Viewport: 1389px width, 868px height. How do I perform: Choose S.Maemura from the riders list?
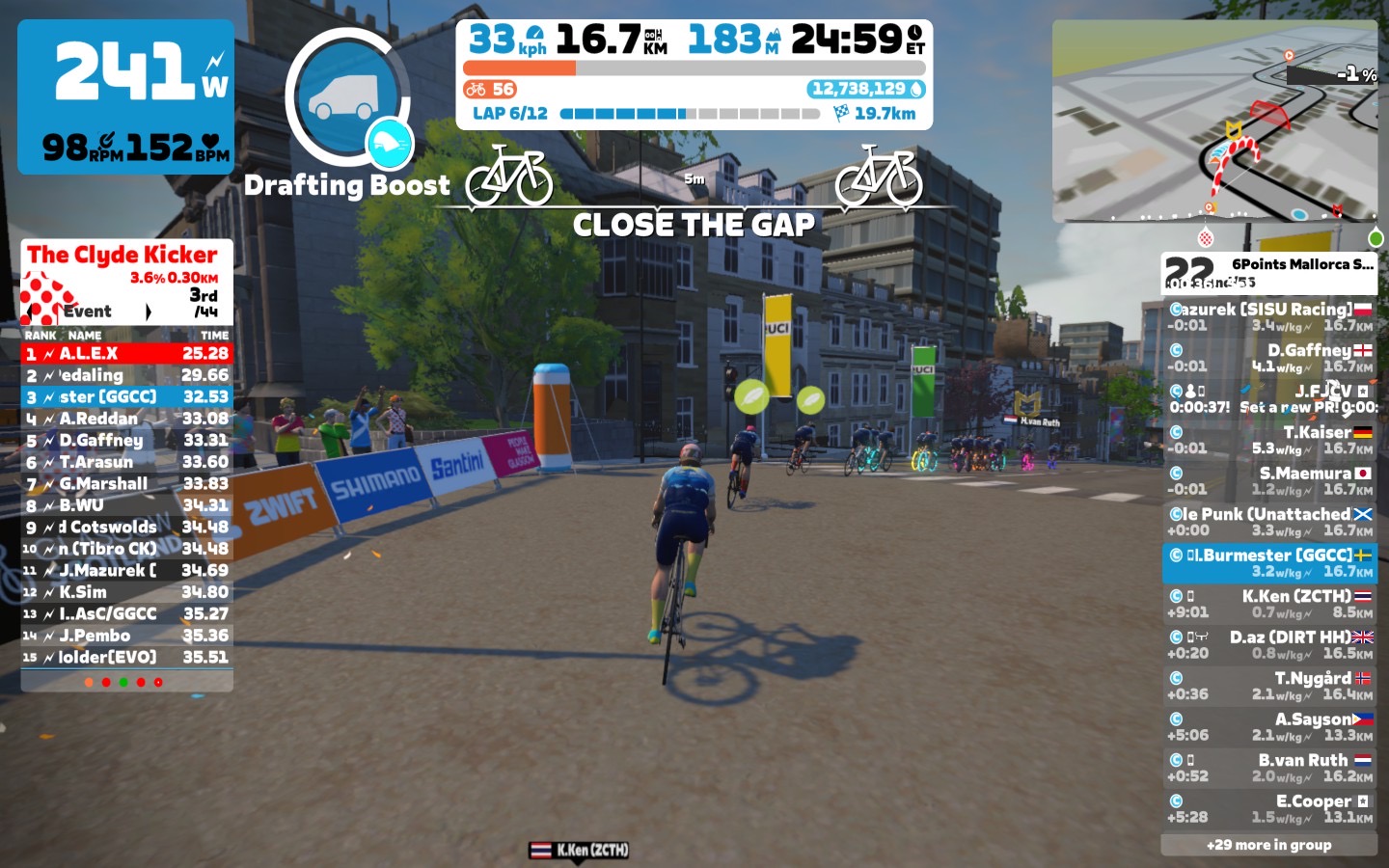(1269, 480)
